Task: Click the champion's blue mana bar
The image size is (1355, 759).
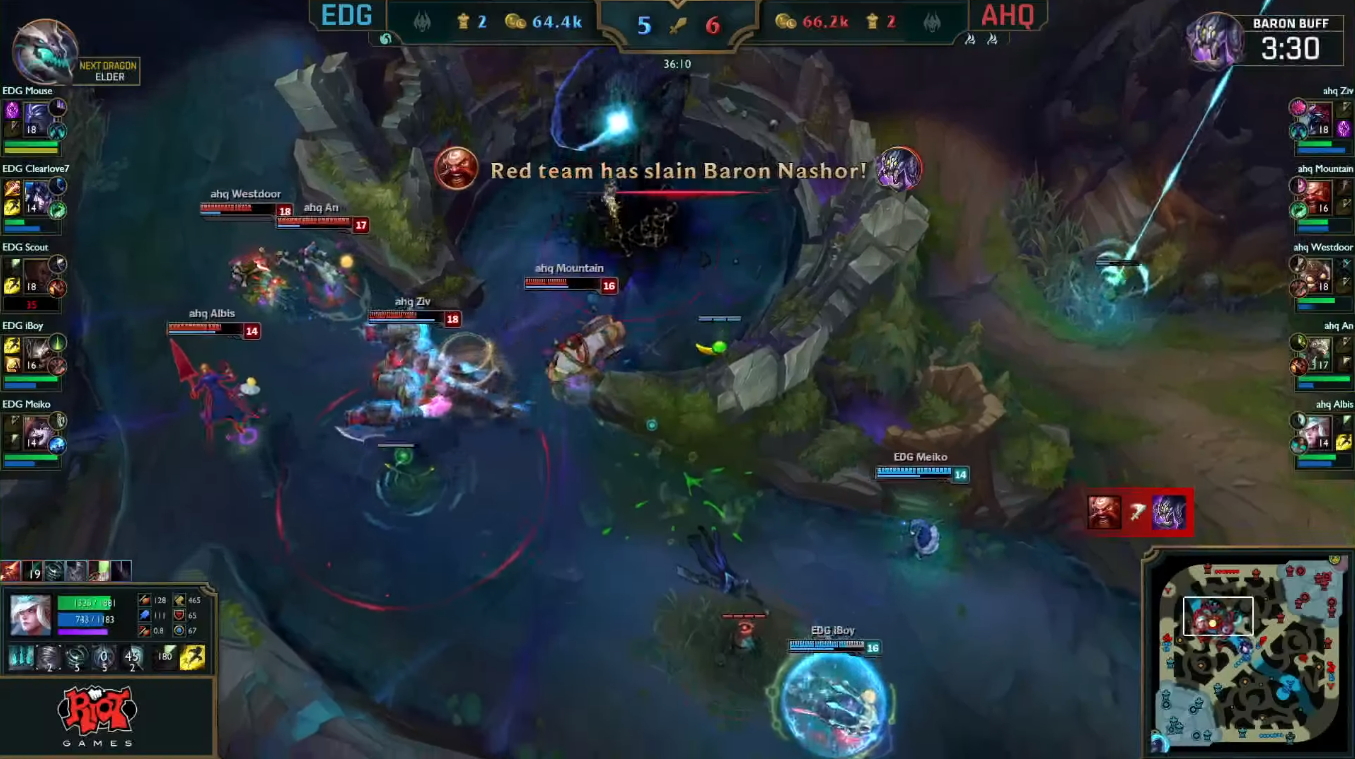Action: 82,620
